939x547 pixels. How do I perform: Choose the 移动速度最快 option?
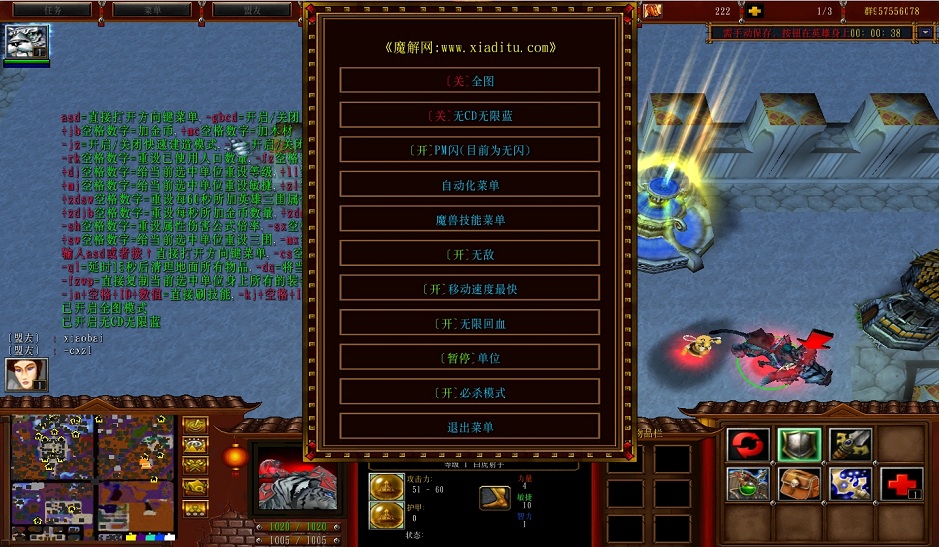pos(469,289)
